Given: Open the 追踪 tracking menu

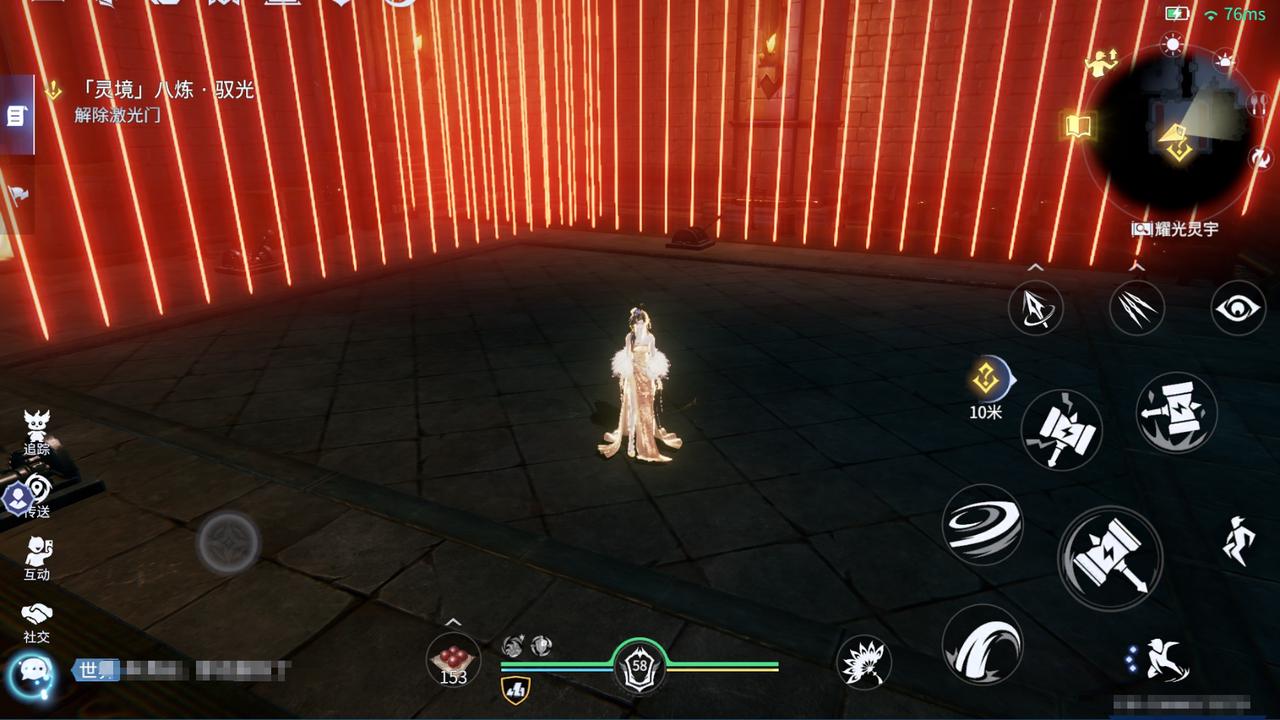Looking at the screenshot, I should click(x=37, y=432).
